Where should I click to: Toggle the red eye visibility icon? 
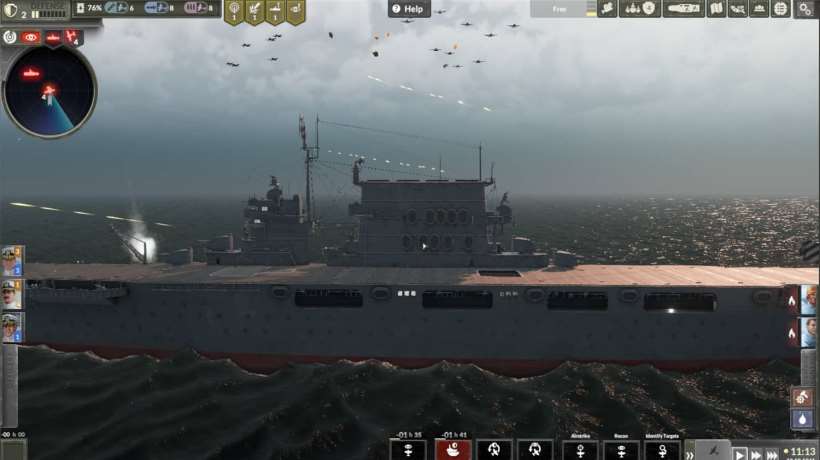30,37
